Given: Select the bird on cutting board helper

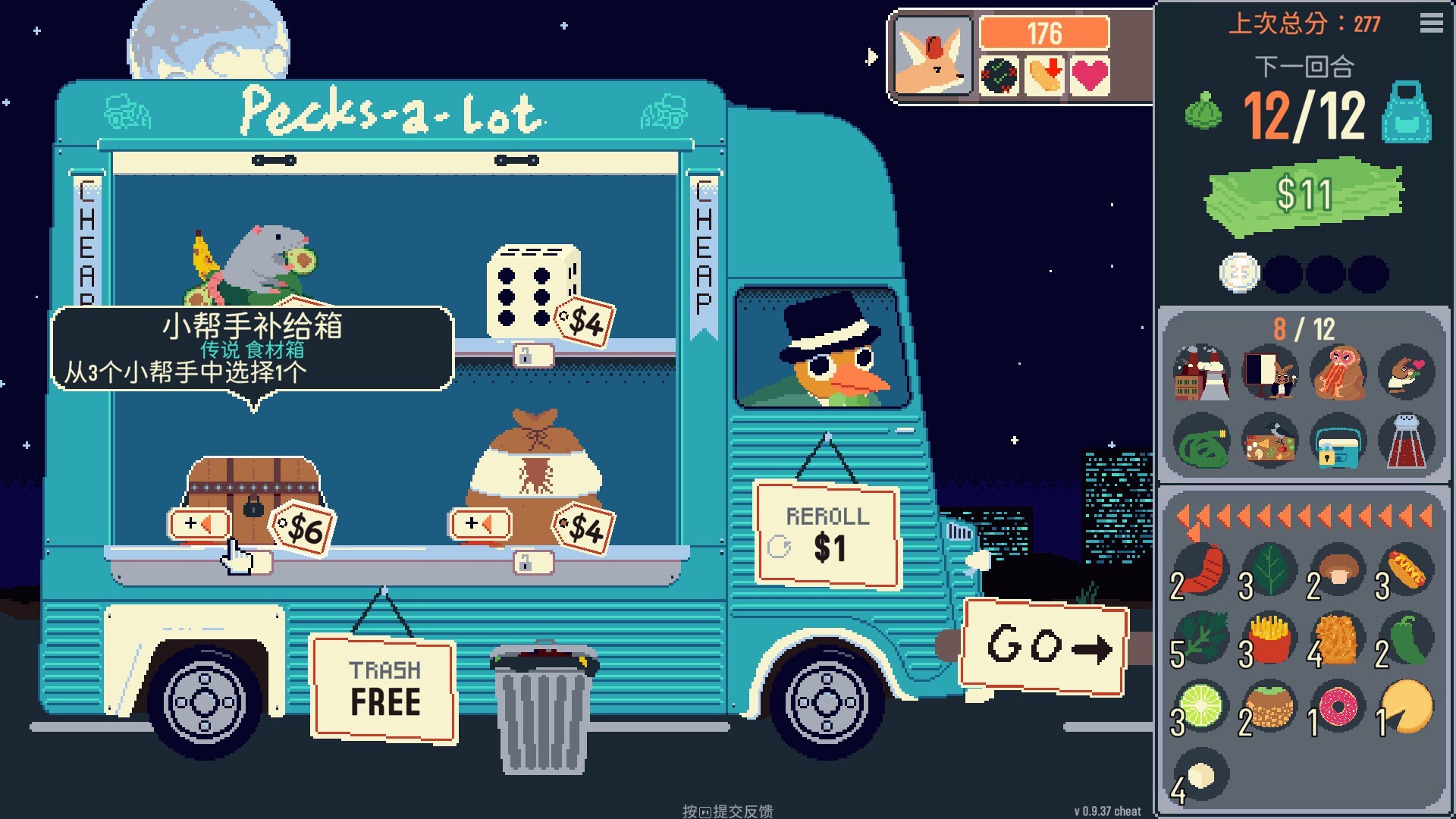Looking at the screenshot, I should point(1270,441).
